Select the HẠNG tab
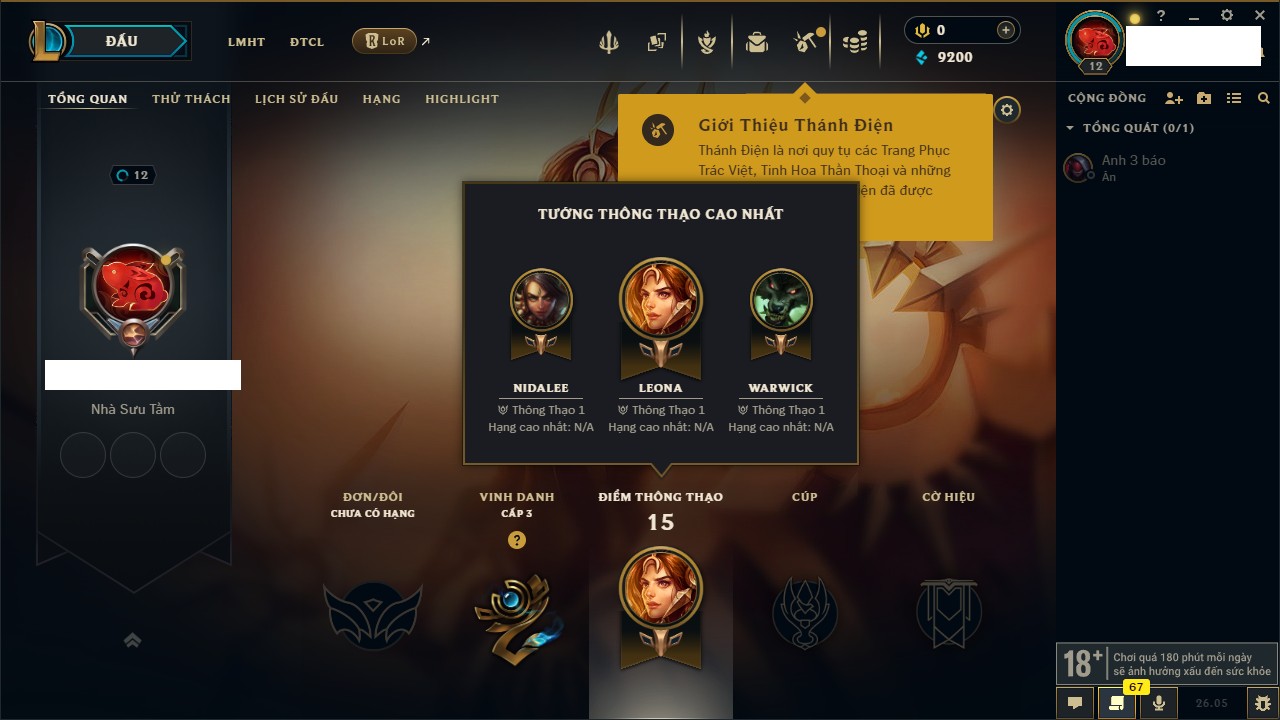The height and width of the screenshot is (720, 1280). point(381,99)
